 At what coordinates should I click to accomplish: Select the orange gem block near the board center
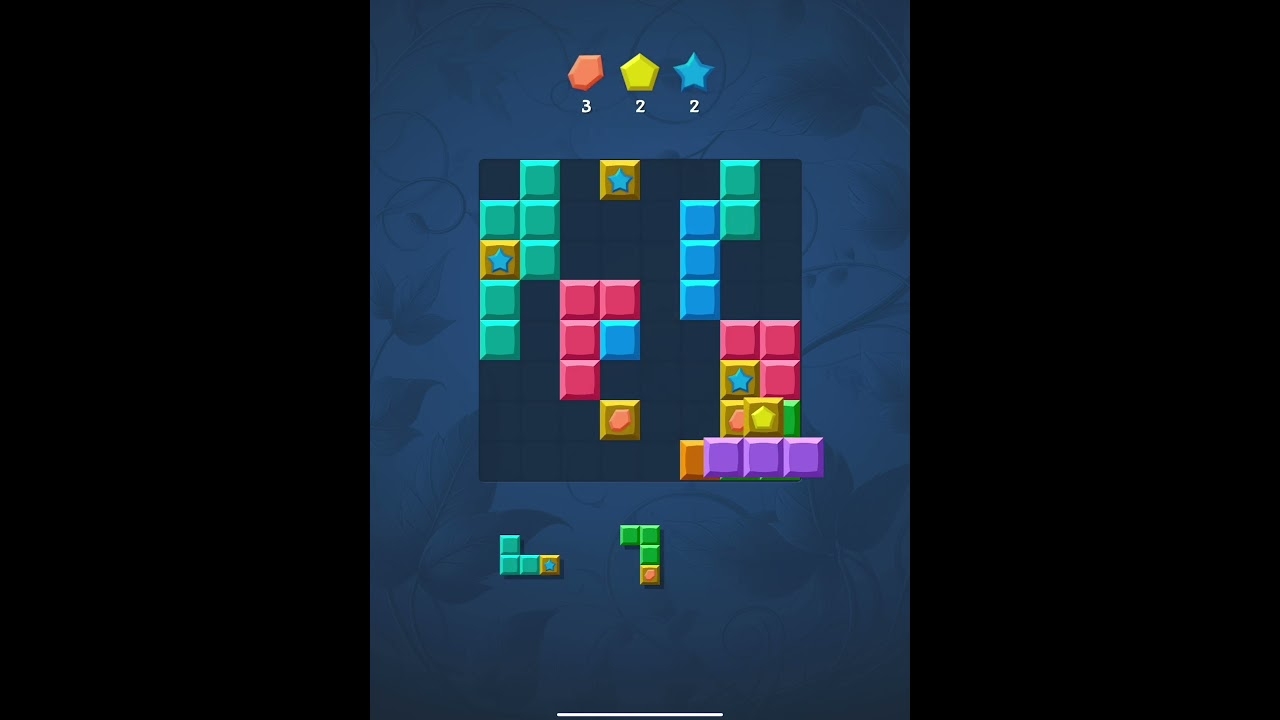[x=620, y=419]
